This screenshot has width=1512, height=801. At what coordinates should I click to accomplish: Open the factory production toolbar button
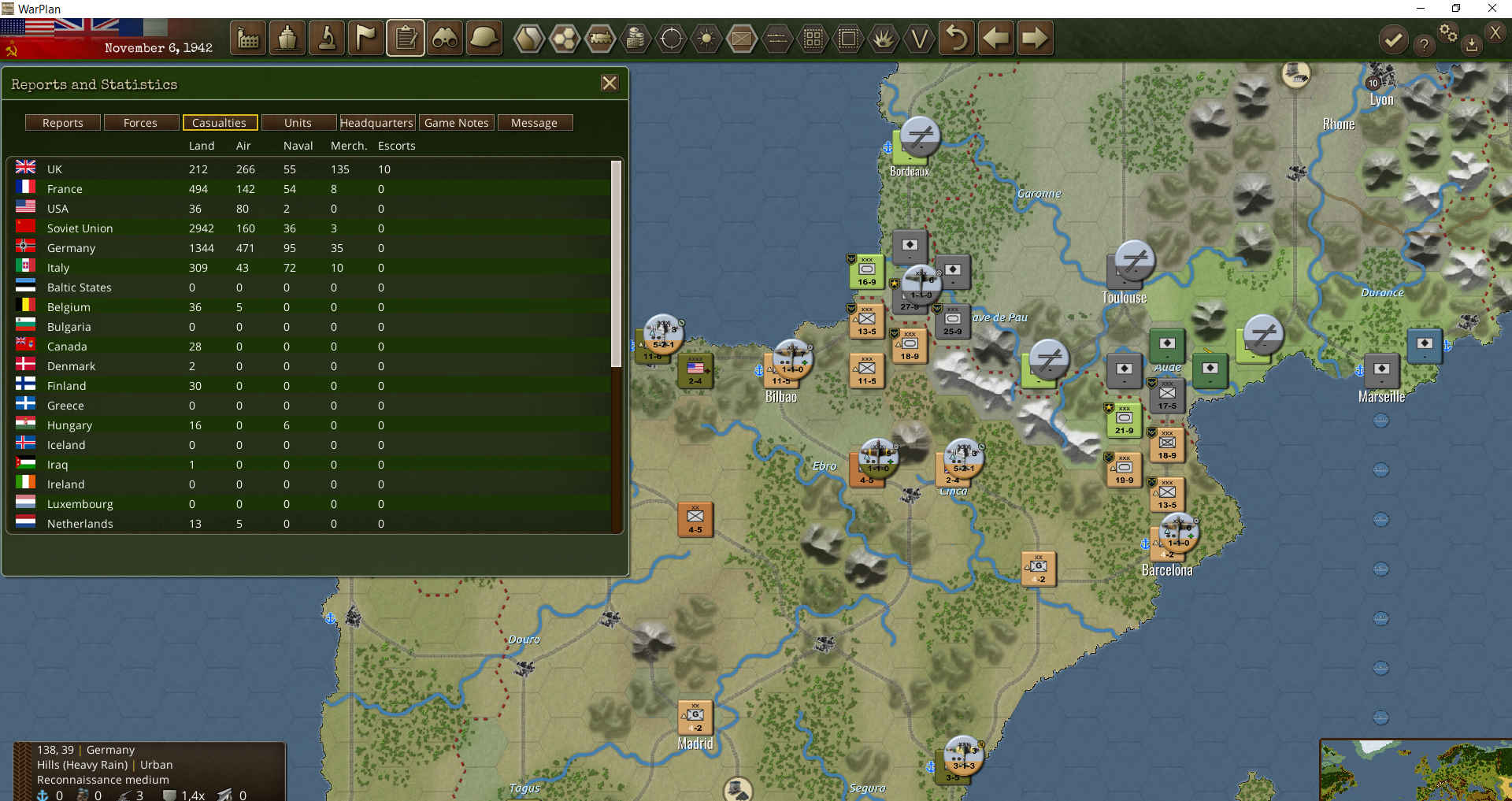click(x=248, y=38)
